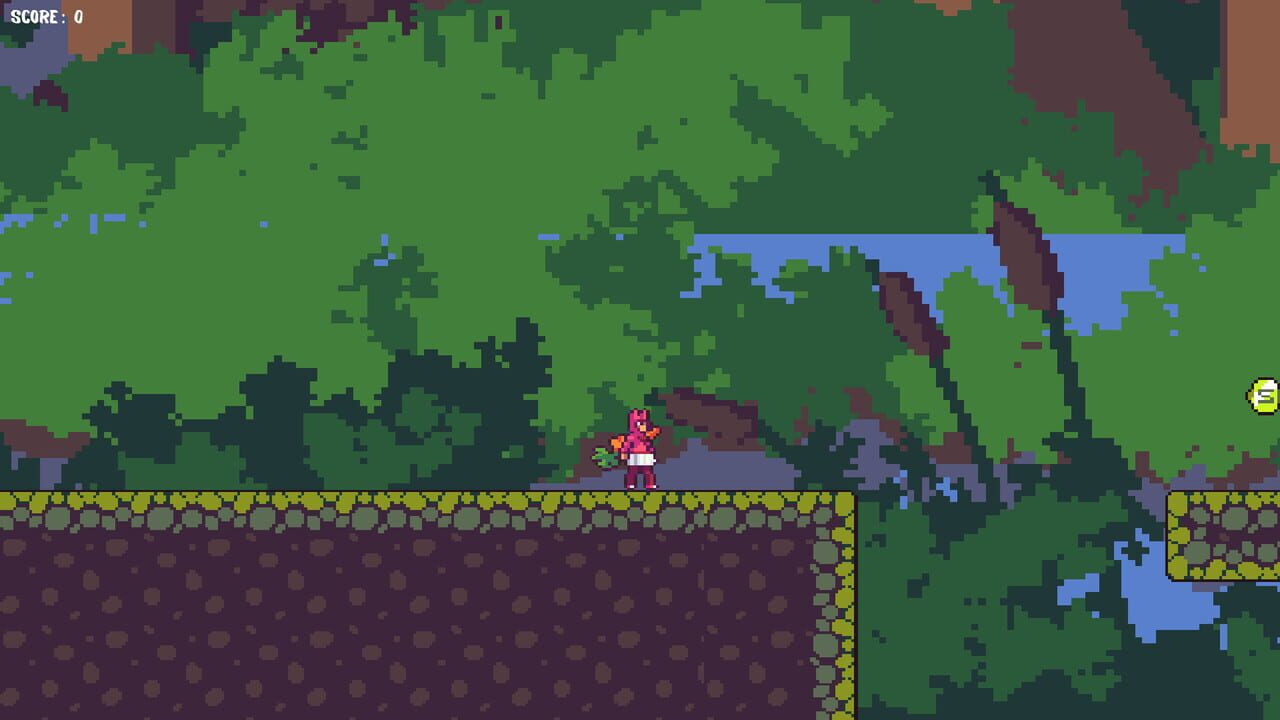Select the pink fox player character
The image size is (1280, 720).
(x=638, y=450)
